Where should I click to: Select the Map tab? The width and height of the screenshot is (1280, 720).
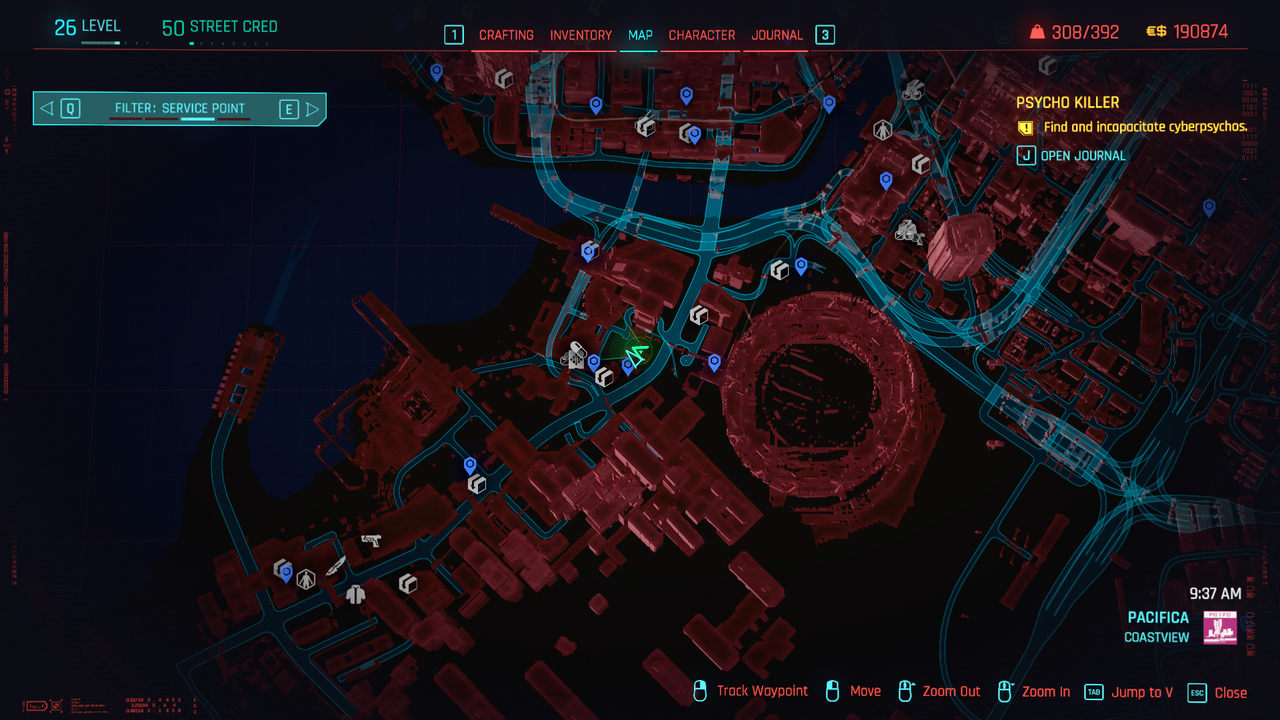point(640,35)
